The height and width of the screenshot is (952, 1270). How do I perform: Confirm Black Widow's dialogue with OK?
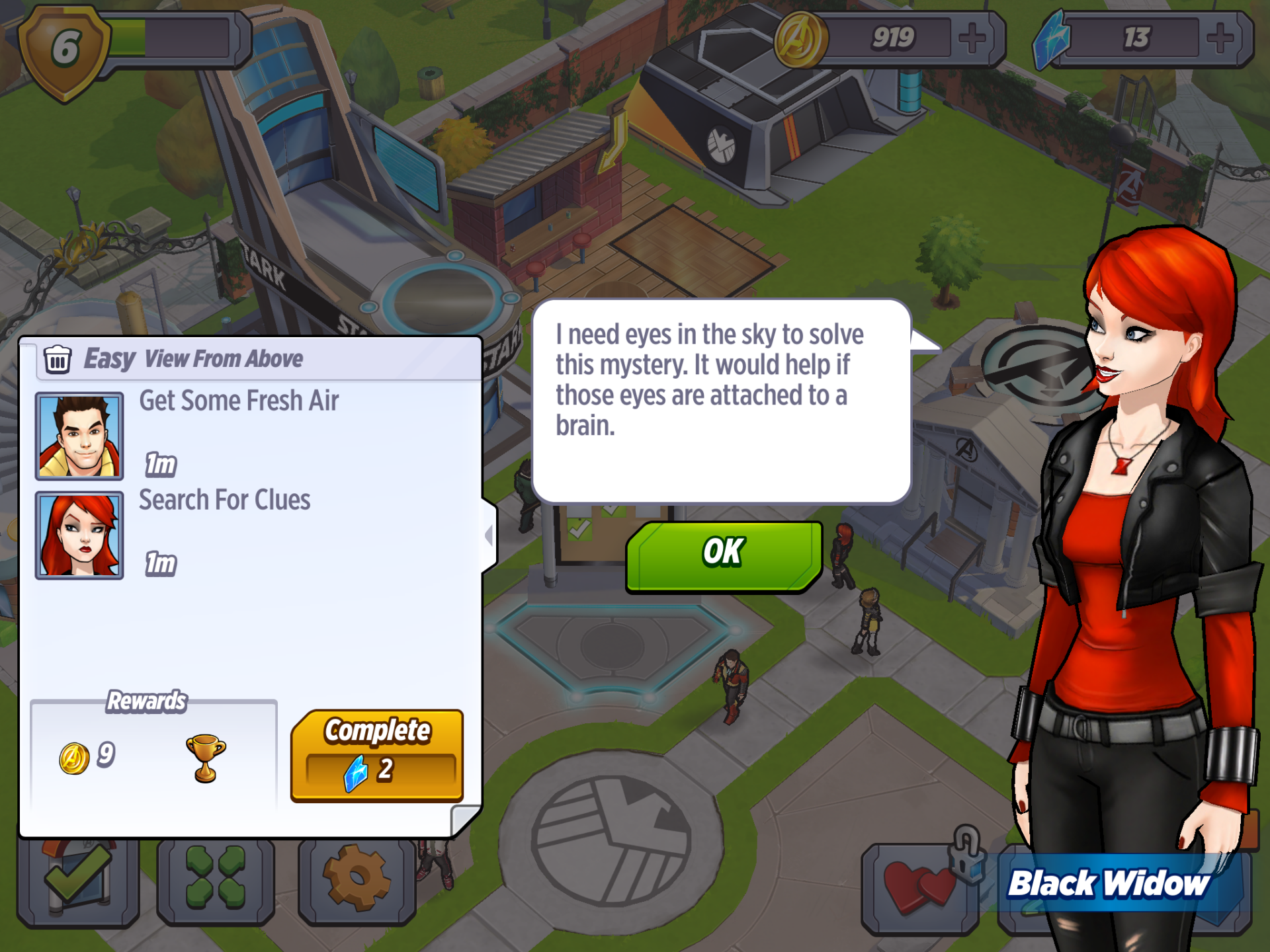[x=724, y=554]
